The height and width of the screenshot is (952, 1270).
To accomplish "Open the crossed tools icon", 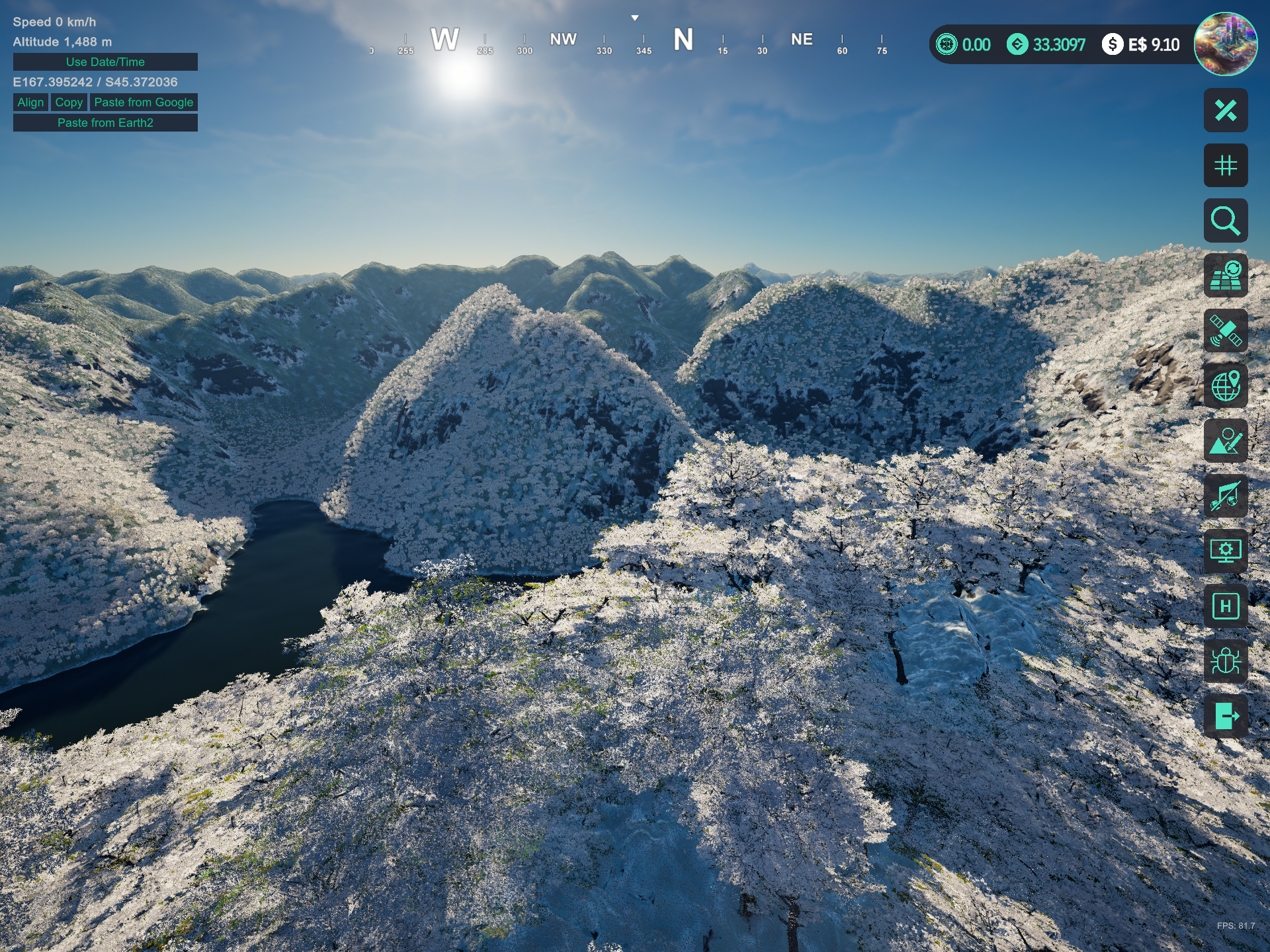I will [x=1225, y=110].
